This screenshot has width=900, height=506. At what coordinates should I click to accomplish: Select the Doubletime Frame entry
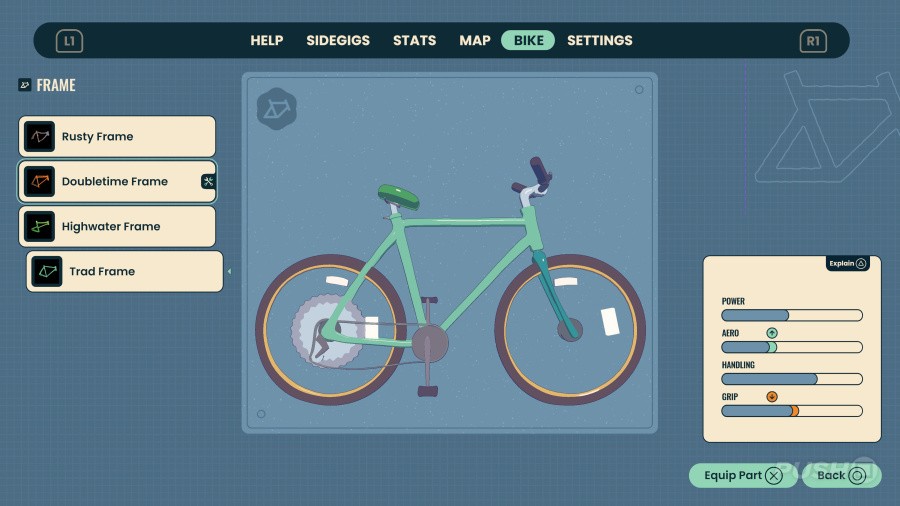tap(117, 182)
